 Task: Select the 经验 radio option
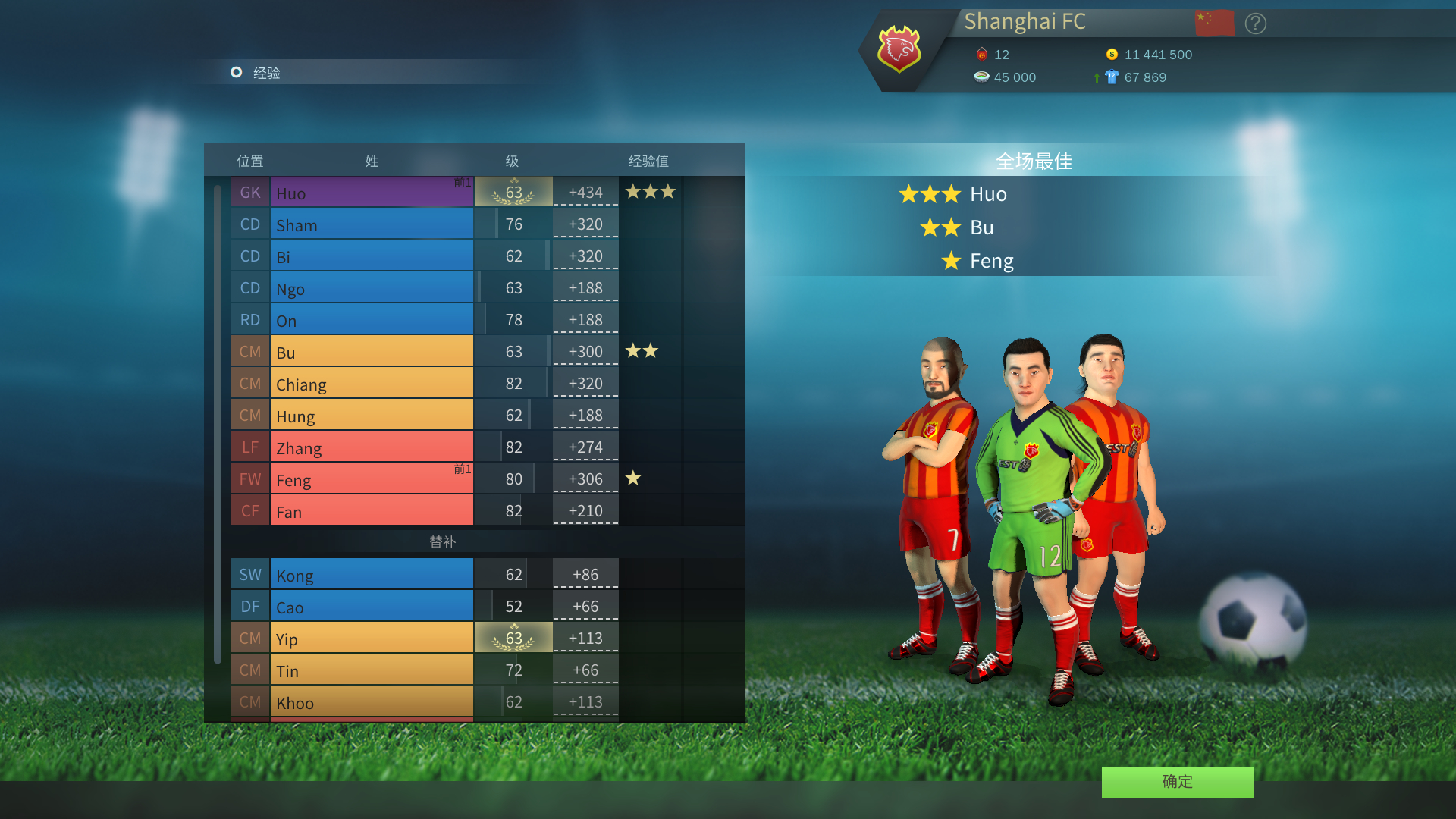[x=236, y=73]
